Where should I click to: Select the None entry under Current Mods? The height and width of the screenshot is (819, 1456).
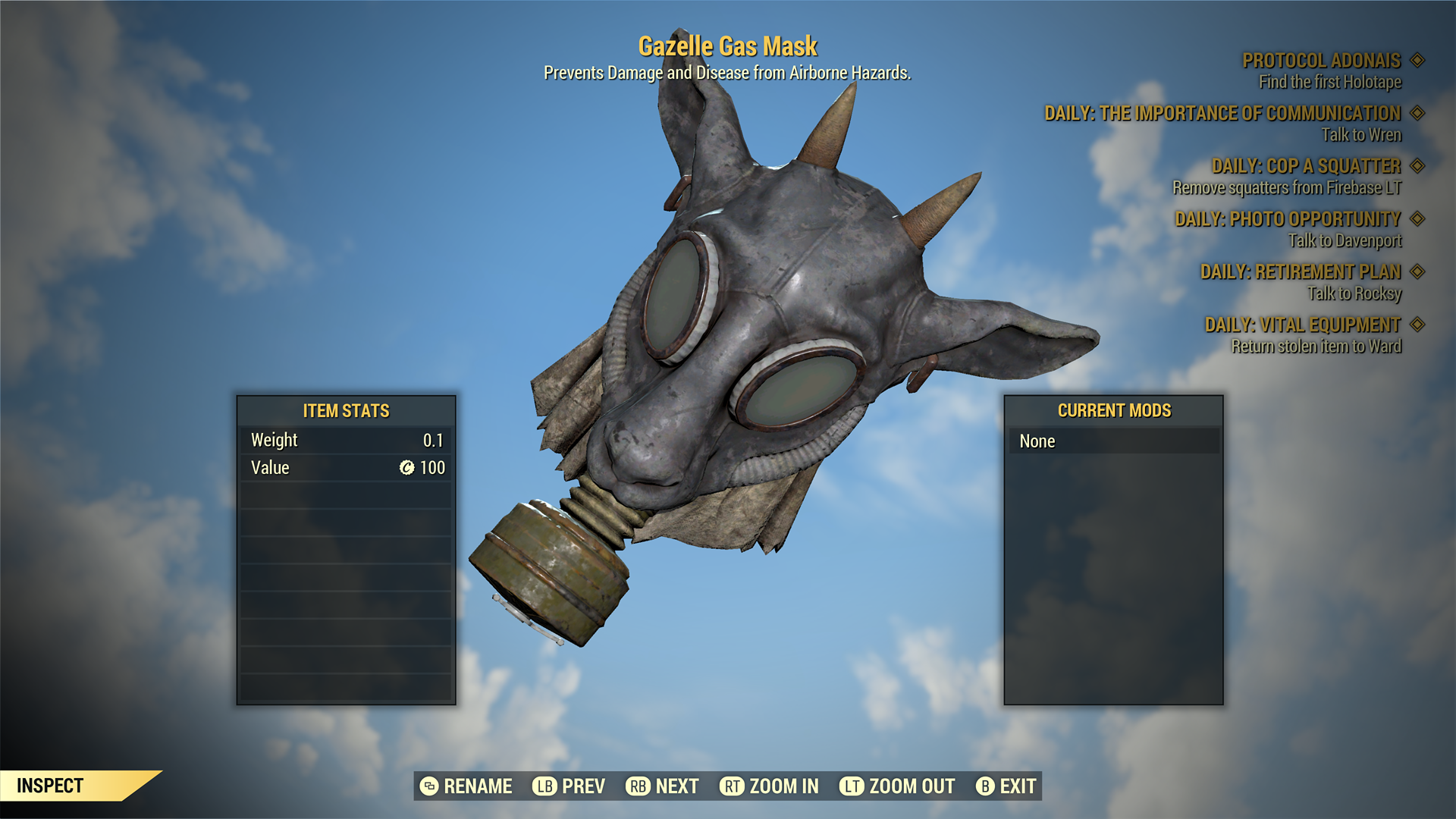(x=1113, y=441)
